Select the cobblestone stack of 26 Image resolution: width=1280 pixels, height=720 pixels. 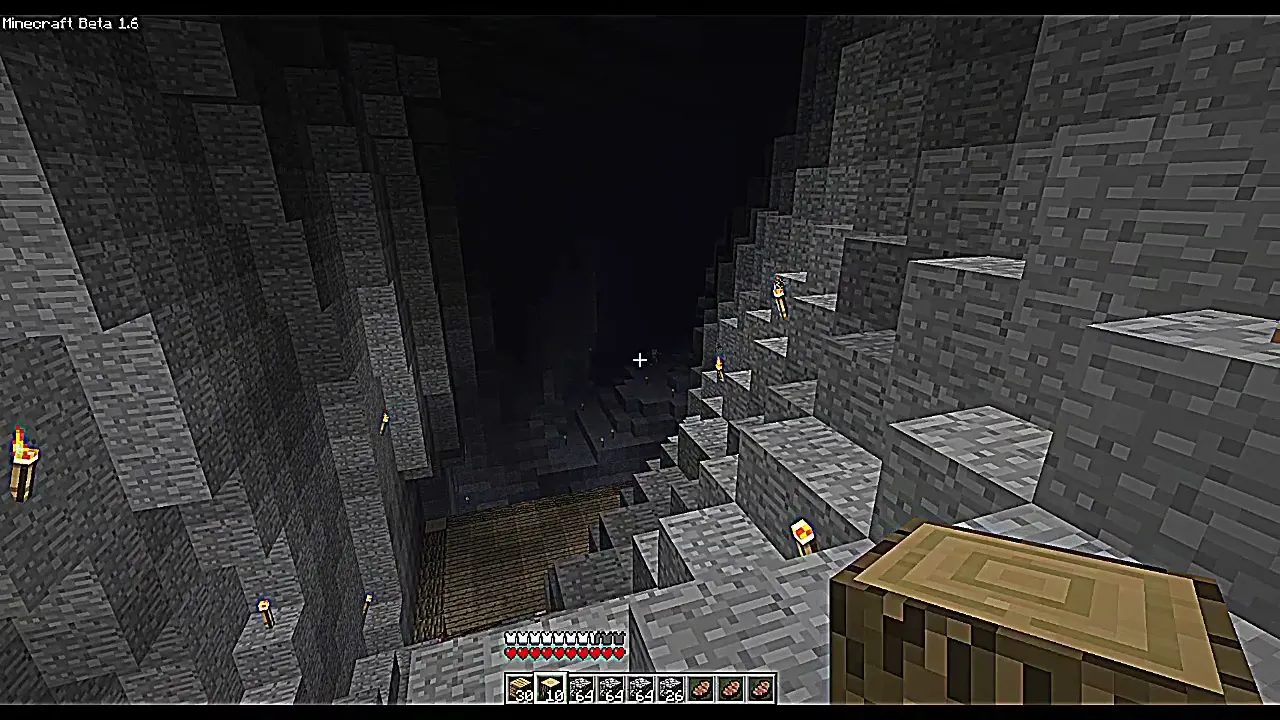670,688
